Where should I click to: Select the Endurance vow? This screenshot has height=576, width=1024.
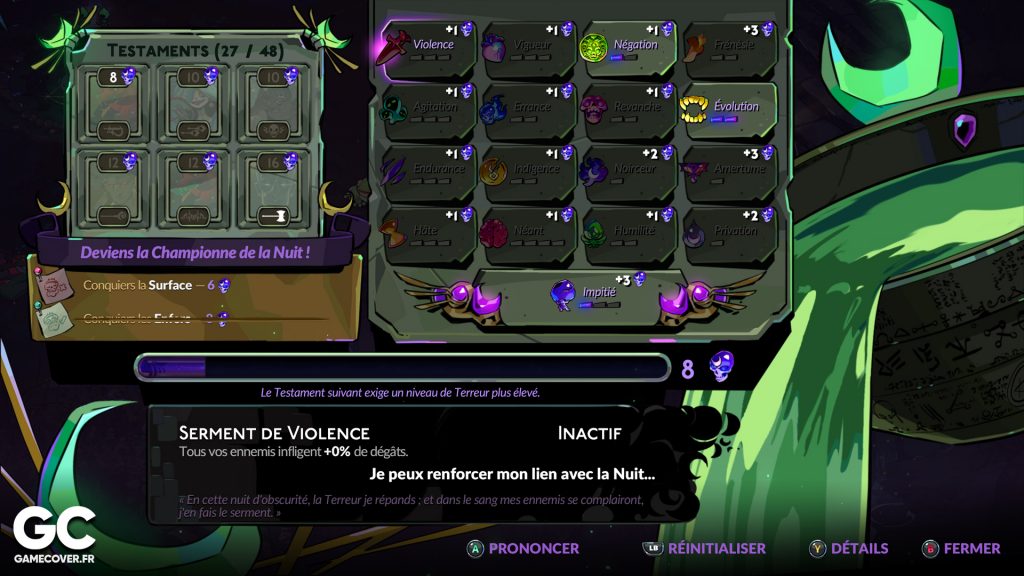pyautogui.click(x=426, y=172)
